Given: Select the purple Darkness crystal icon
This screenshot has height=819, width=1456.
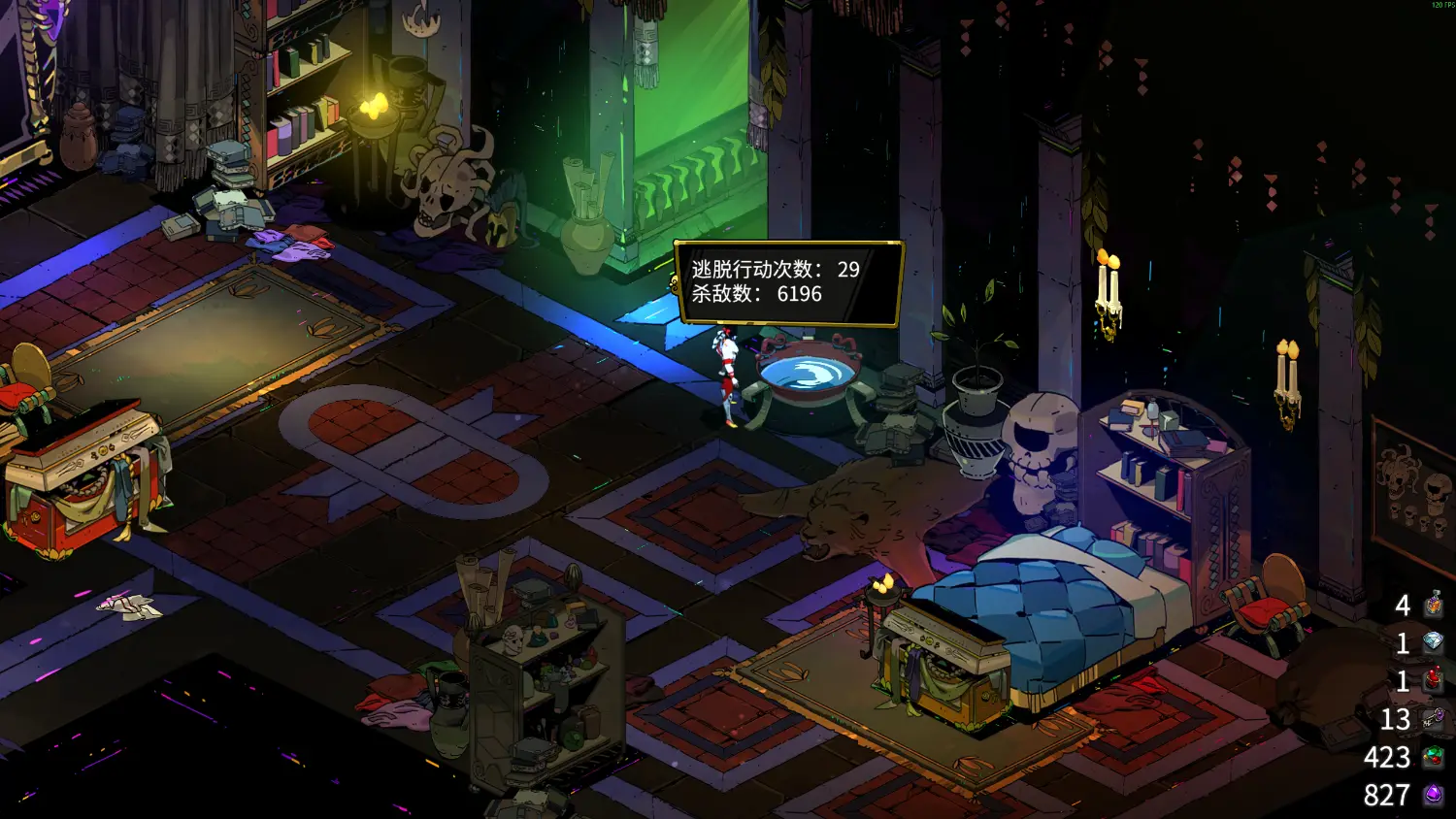Looking at the screenshot, I should [x=1434, y=795].
